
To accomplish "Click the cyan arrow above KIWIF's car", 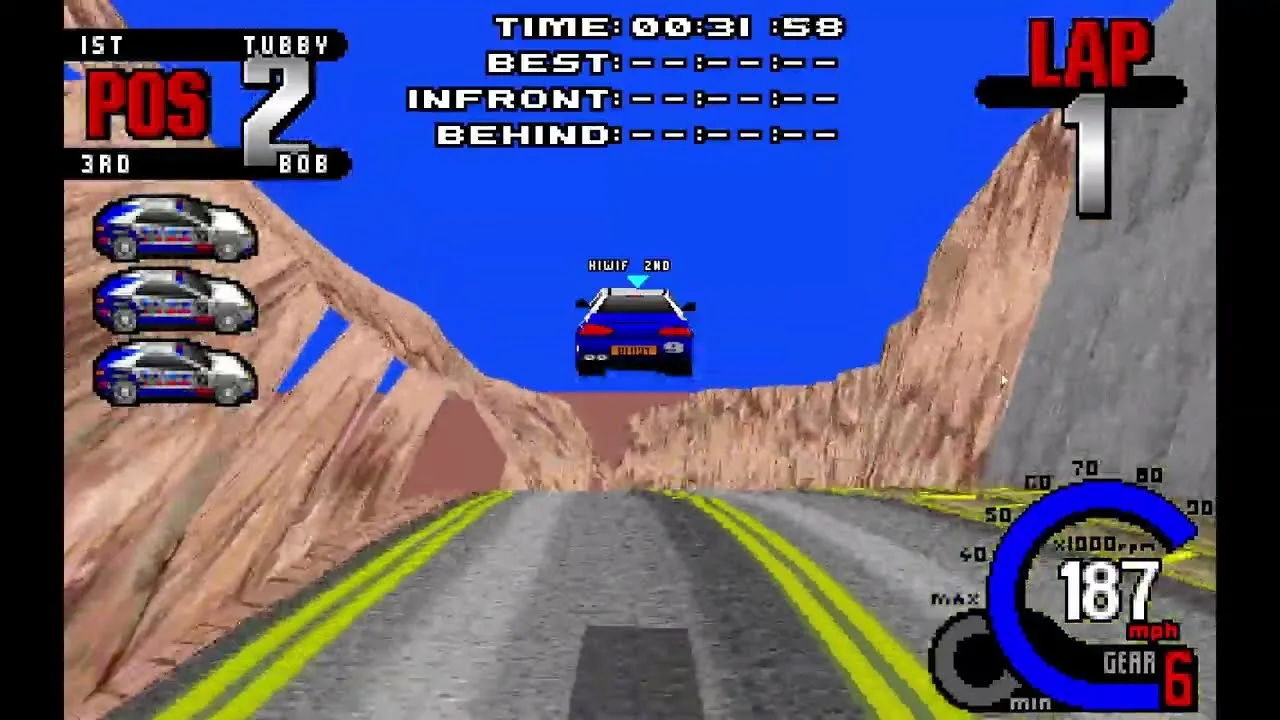I will (x=637, y=281).
